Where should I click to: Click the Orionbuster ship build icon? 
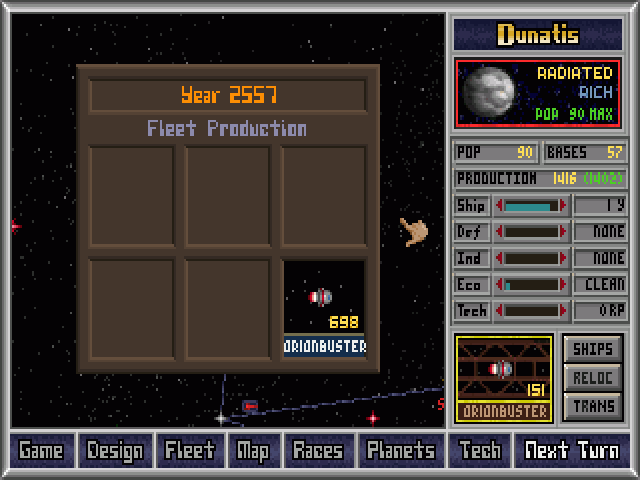click(x=504, y=378)
